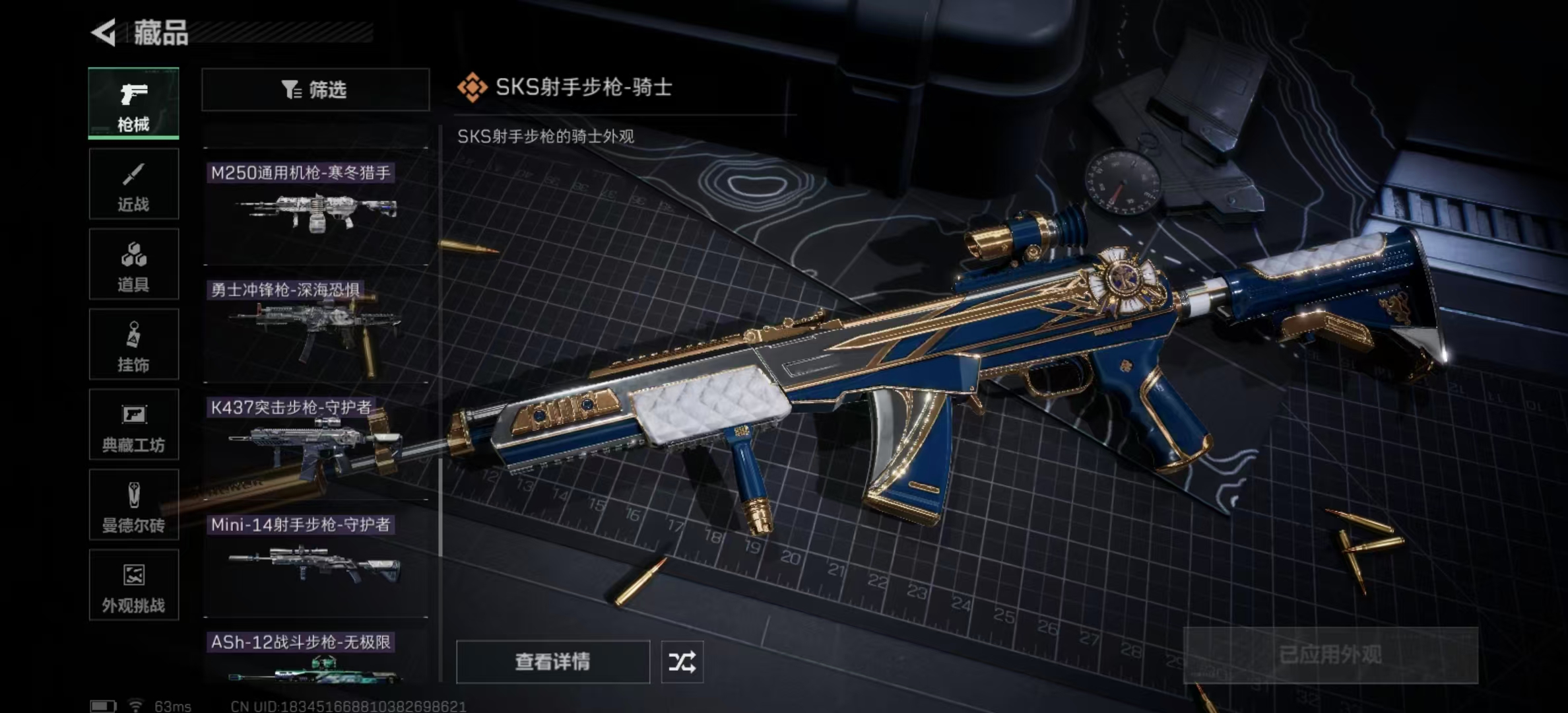The height and width of the screenshot is (713, 1568).
Task: Open the 曼德尔砖 category icon
Action: click(x=133, y=506)
